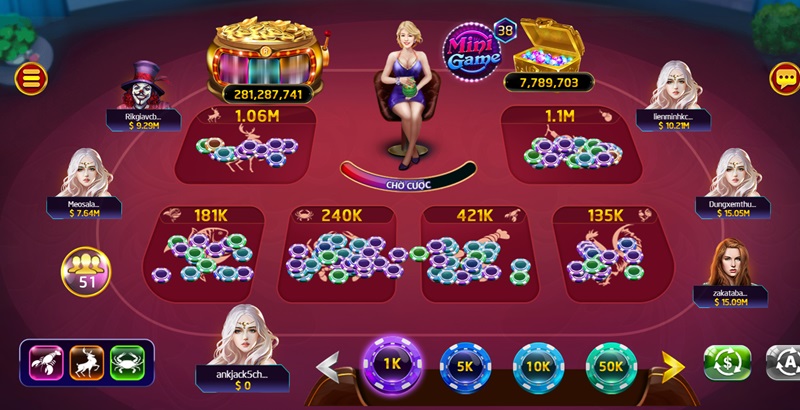
Task: Tap the golden jackpot slot machine
Action: click(264, 57)
